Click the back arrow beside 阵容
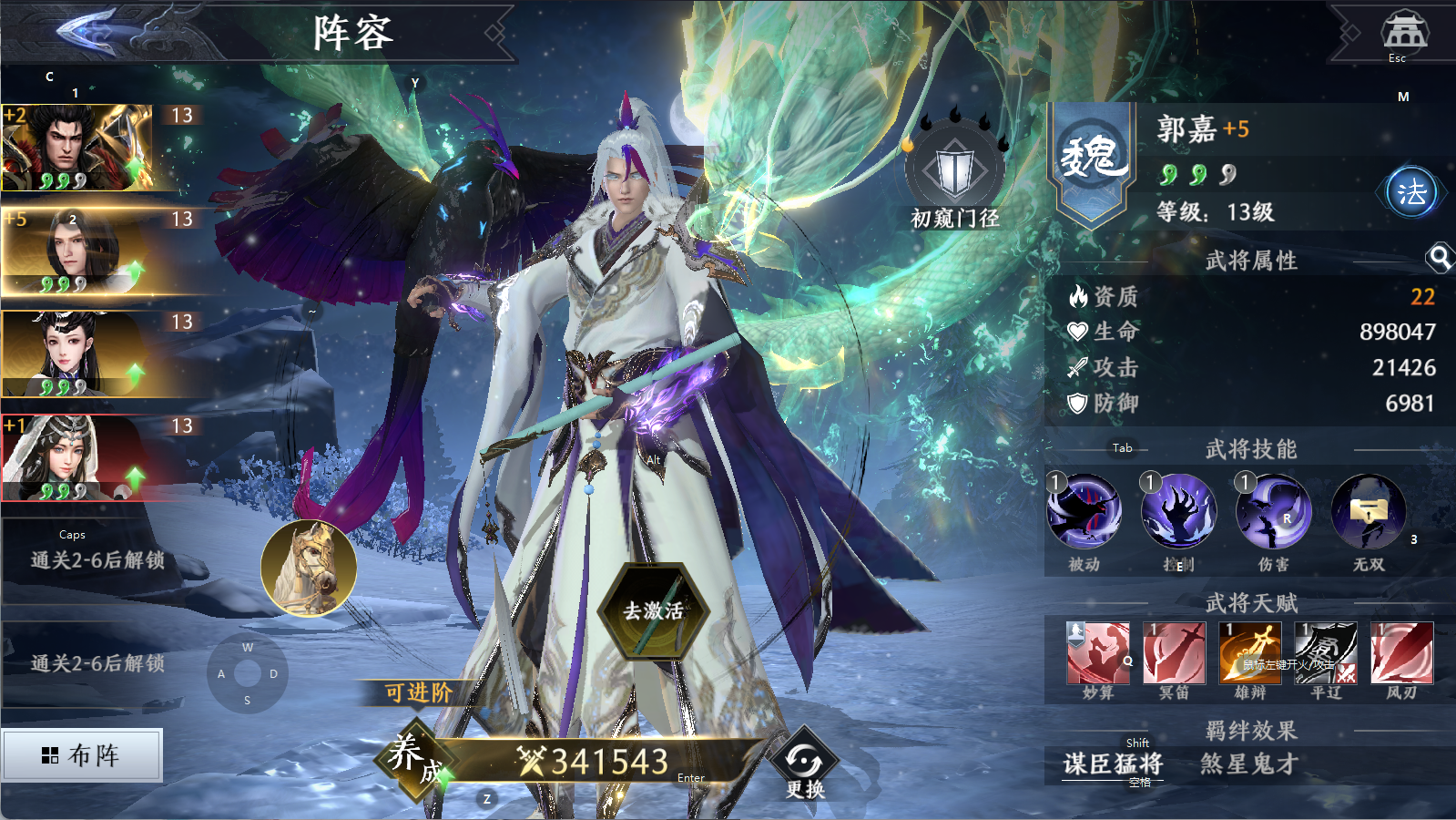1456x820 pixels. click(89, 31)
